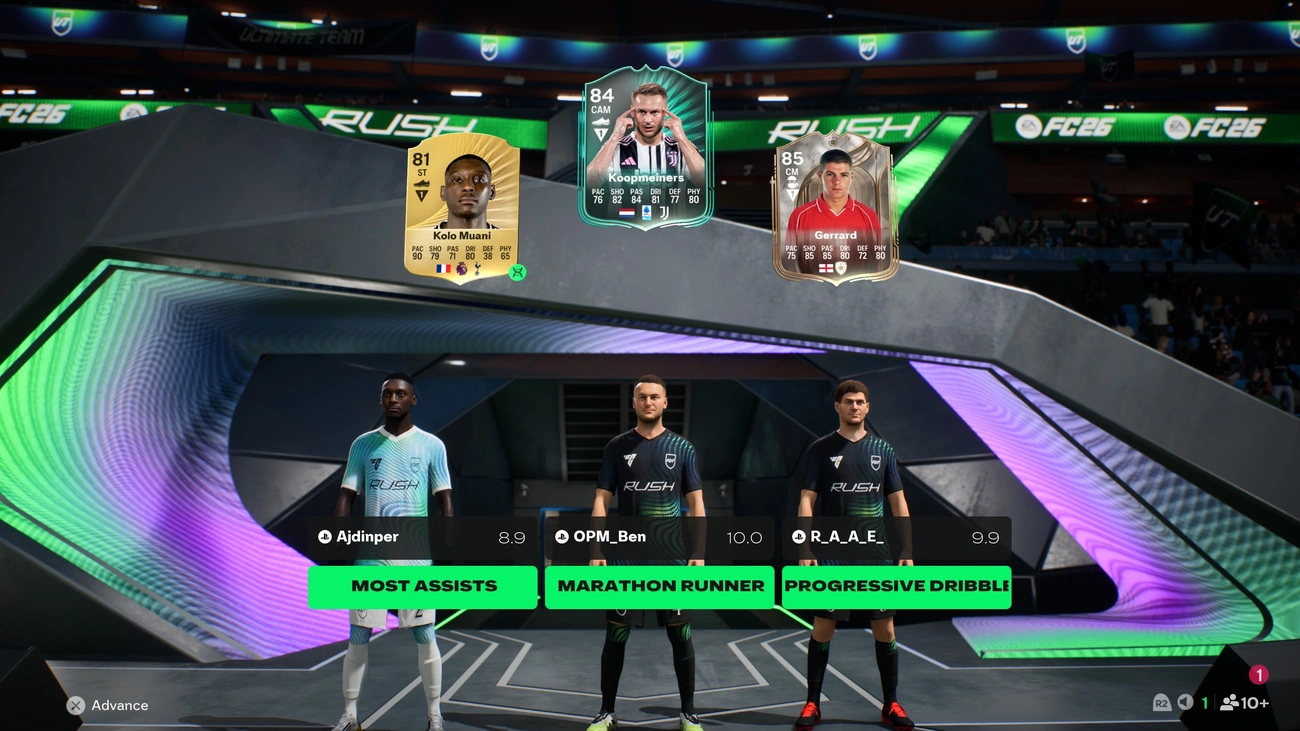Click the Most Assists award banner
This screenshot has width=1300, height=731.
pyautogui.click(x=422, y=586)
